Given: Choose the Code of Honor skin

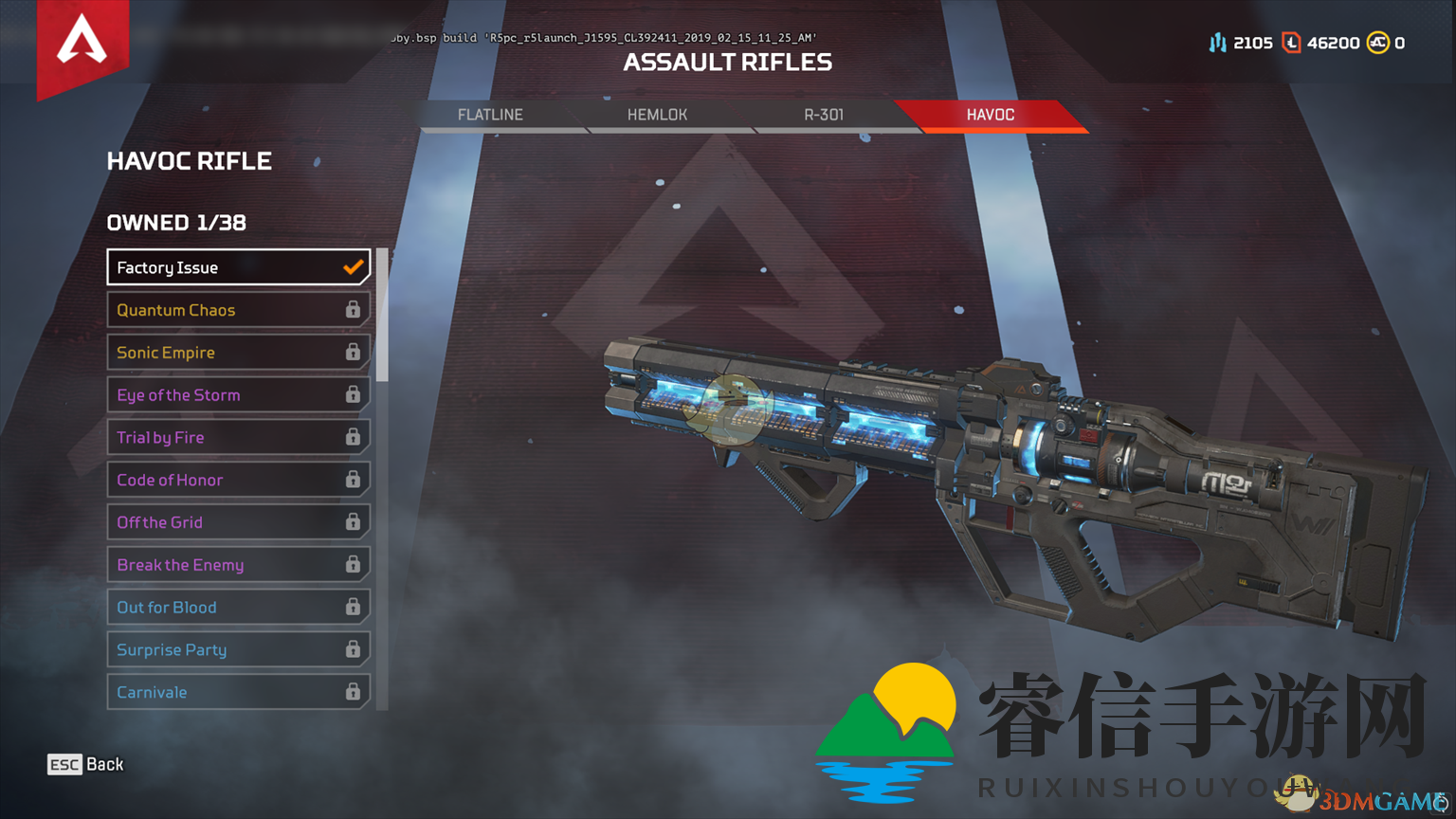Looking at the screenshot, I should click(x=238, y=480).
